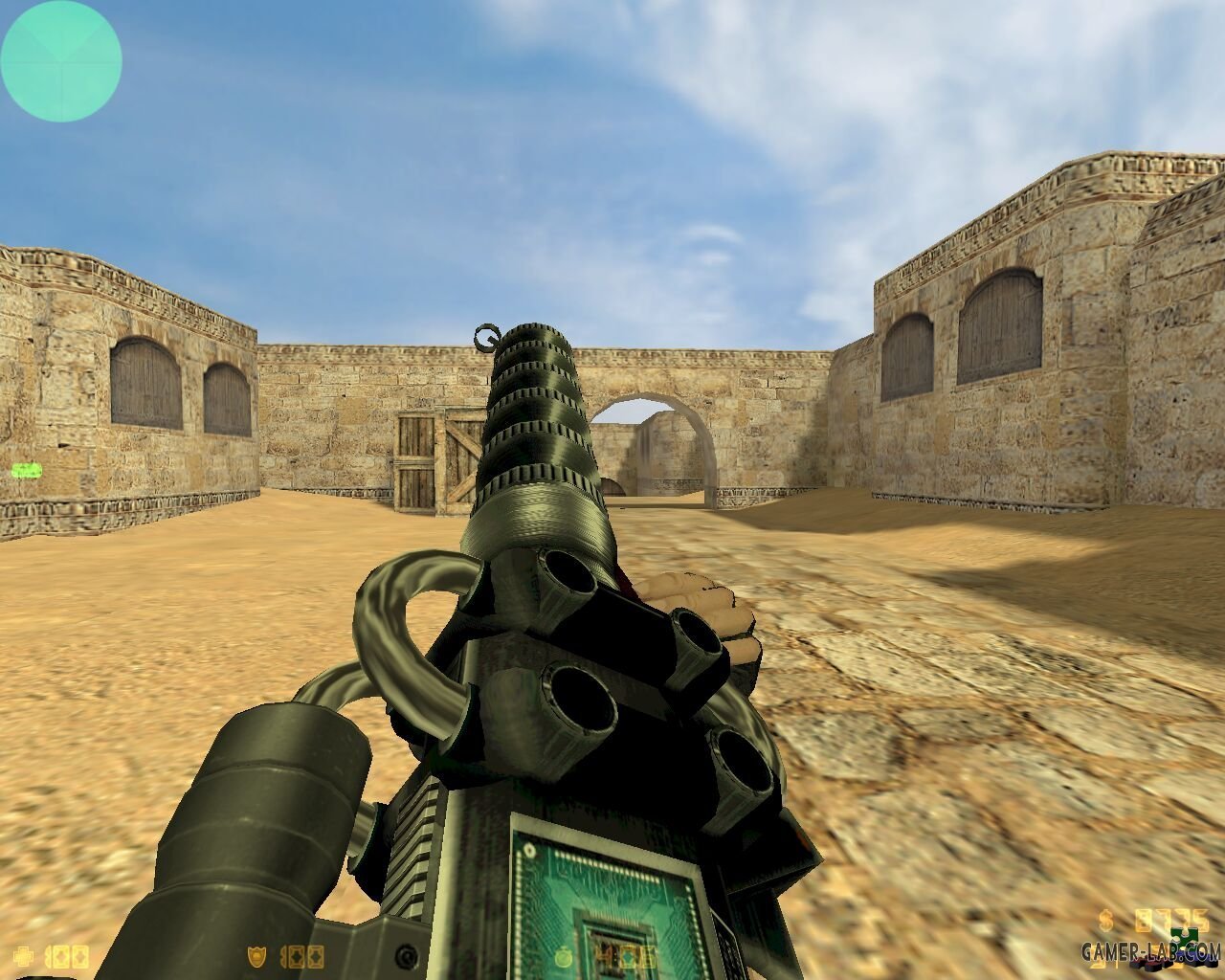
Task: Click the green puzzle-piece logo
Action: [x=1185, y=935]
